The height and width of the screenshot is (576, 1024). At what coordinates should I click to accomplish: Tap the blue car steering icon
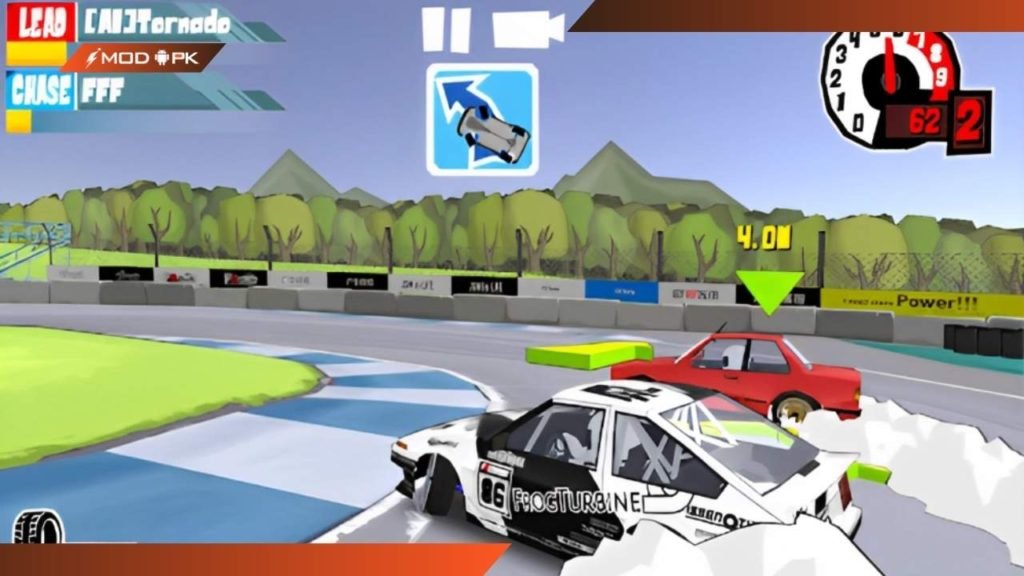[482, 118]
